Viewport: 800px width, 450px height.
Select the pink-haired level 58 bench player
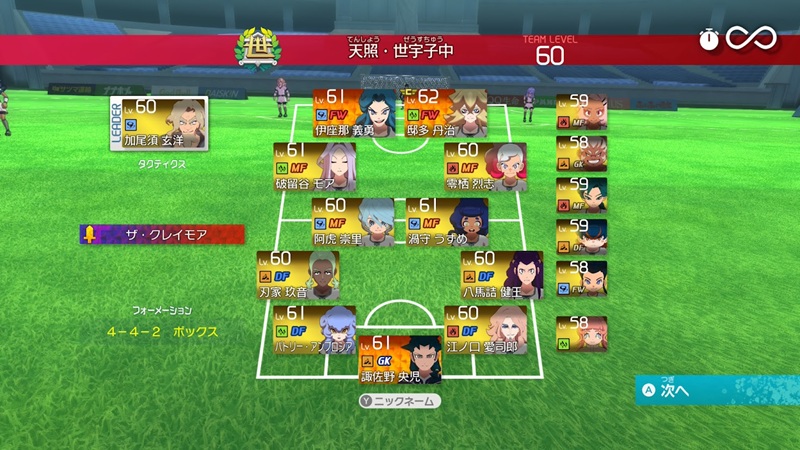point(584,329)
